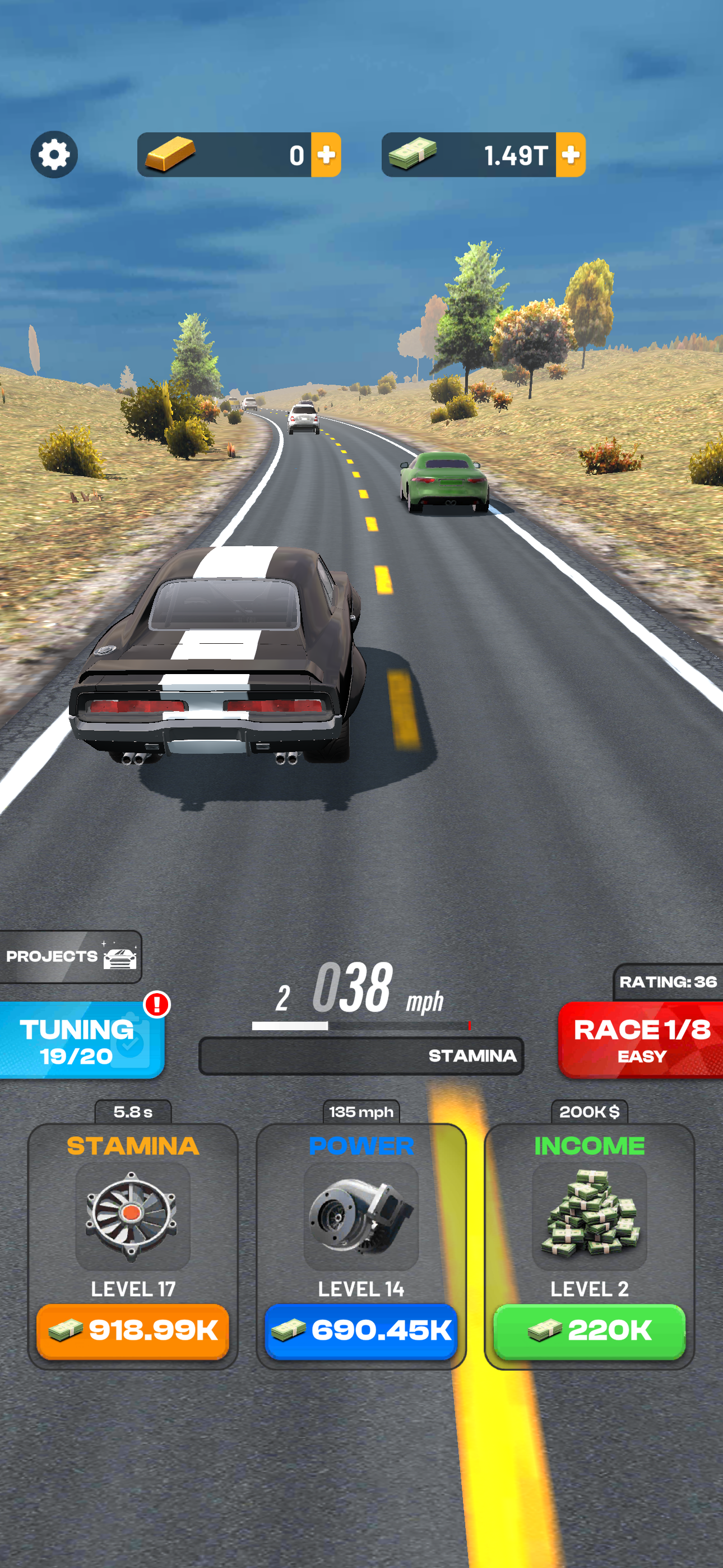Open the settings gear menu
The image size is (723, 1568).
click(54, 155)
